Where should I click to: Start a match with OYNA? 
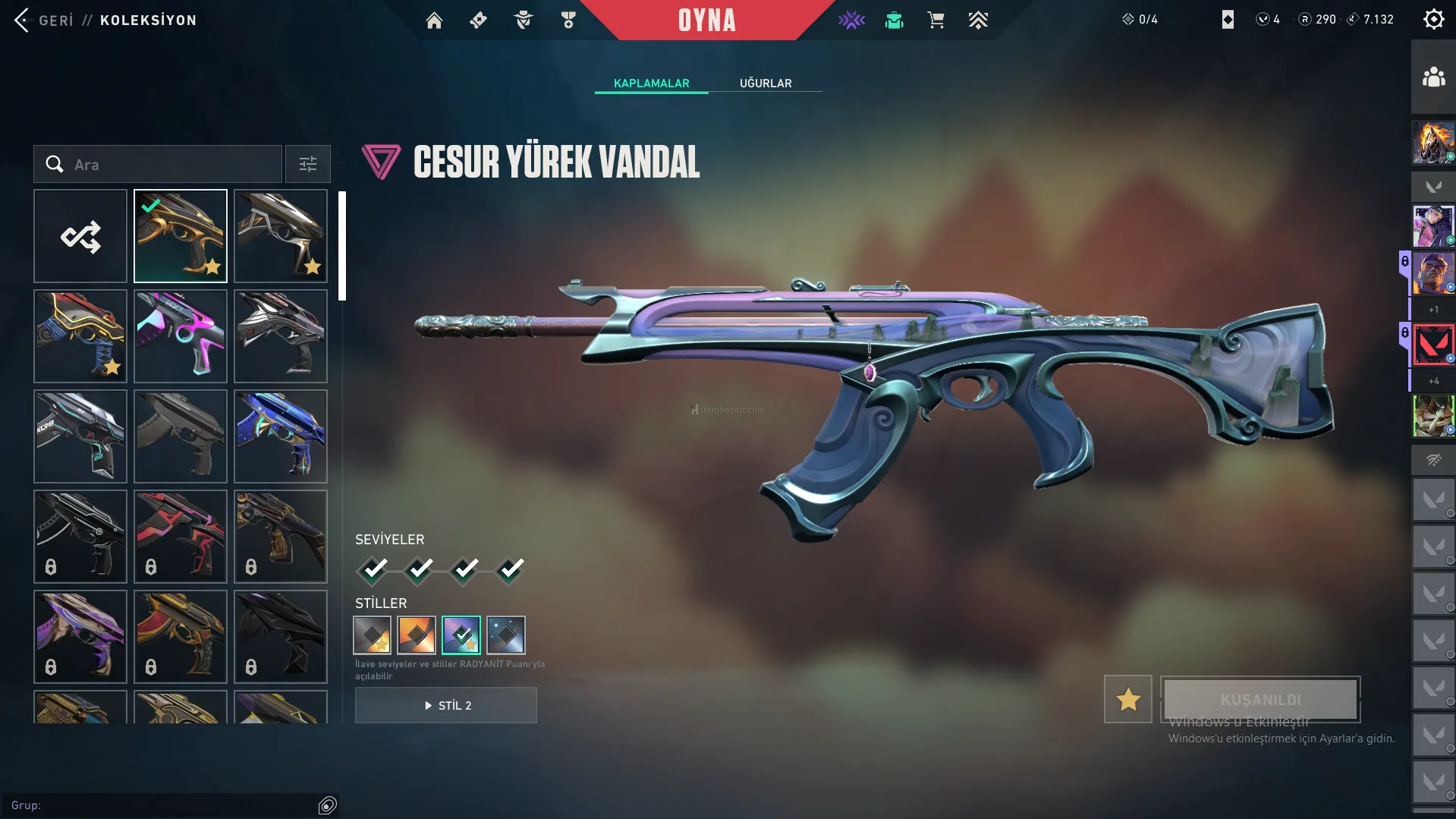706,20
